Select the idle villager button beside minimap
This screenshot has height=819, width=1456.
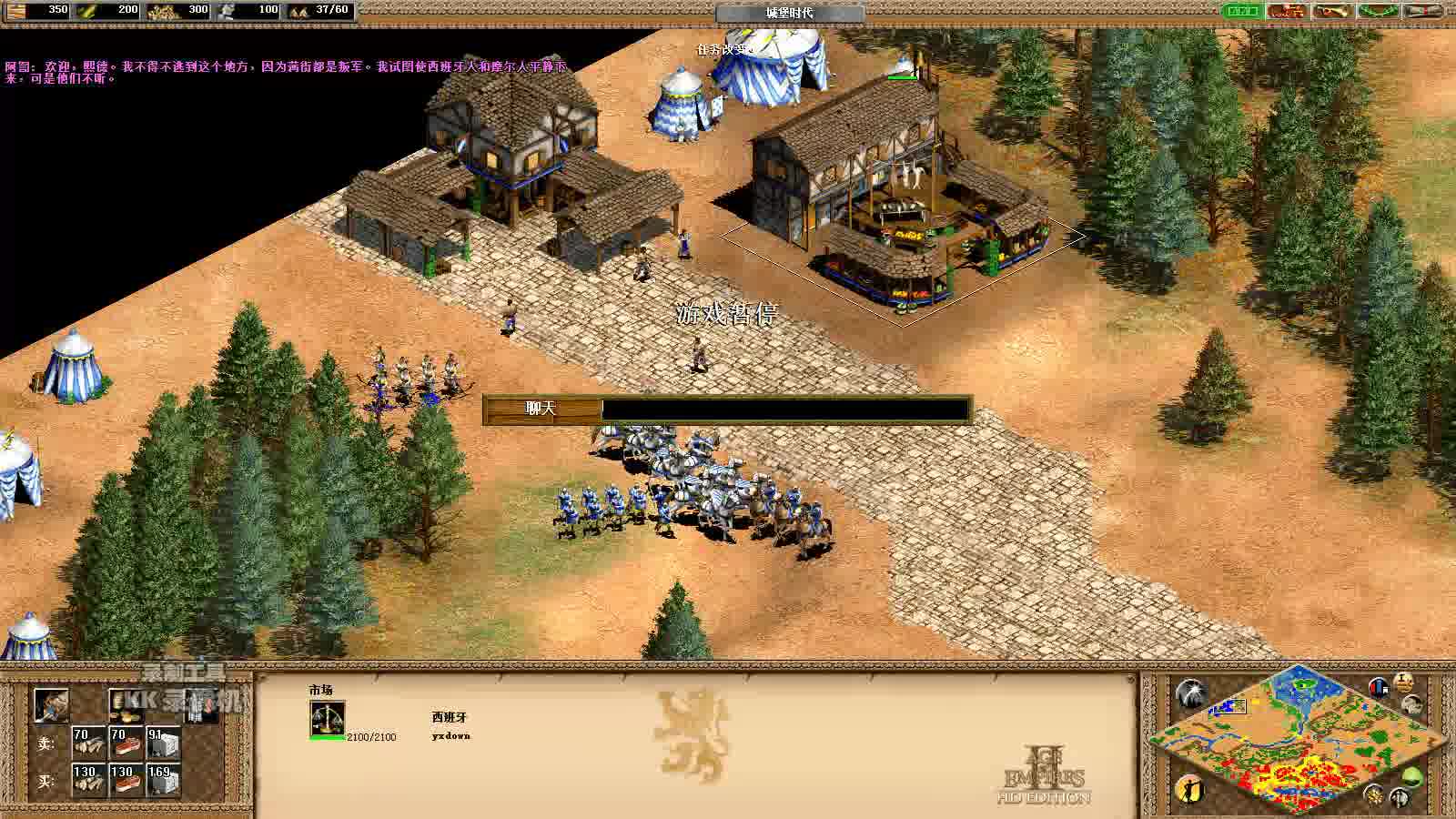pos(1190,788)
